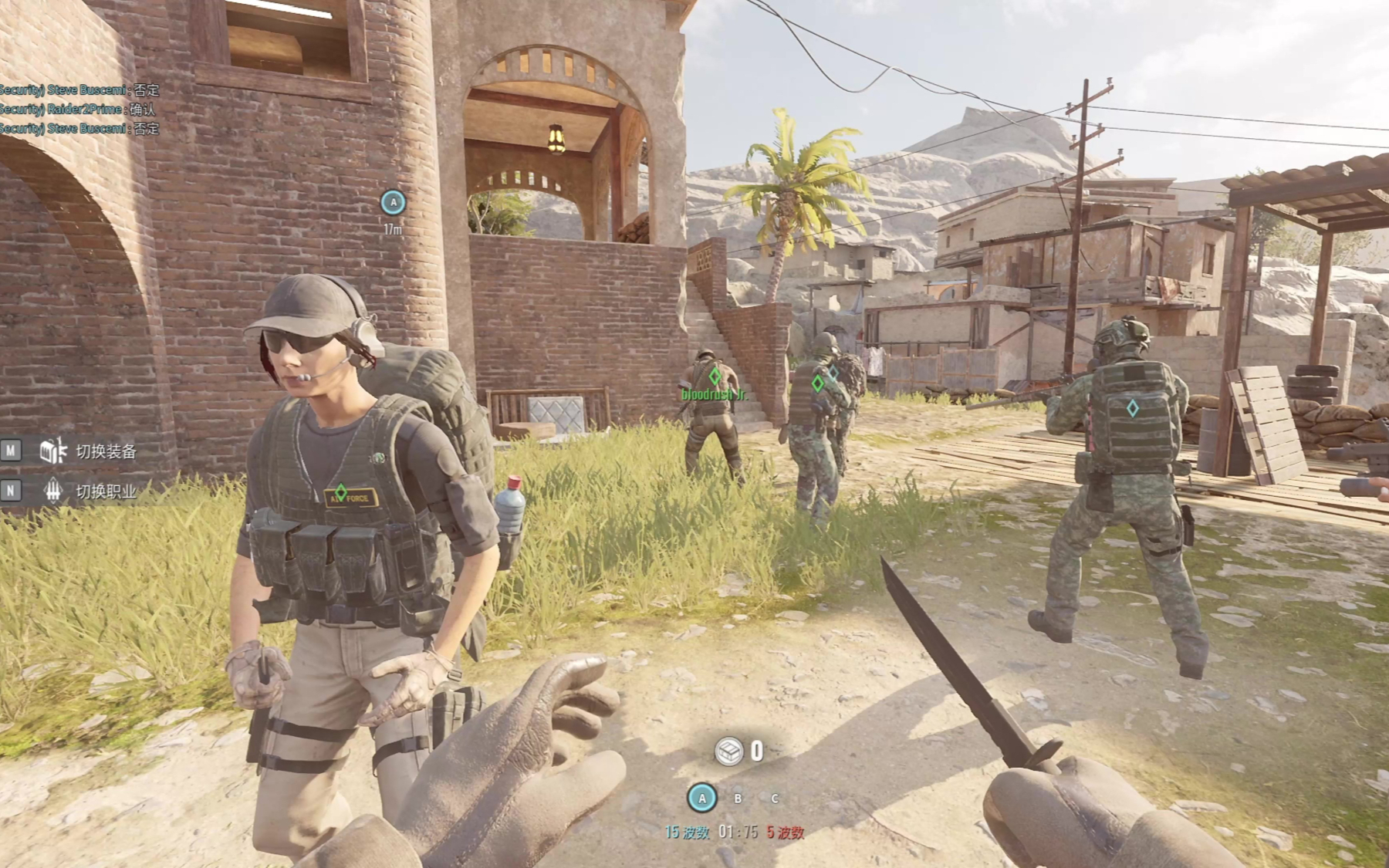Click the objective A waypoint marker showing 17m
This screenshot has width=1389, height=868.
[x=394, y=203]
